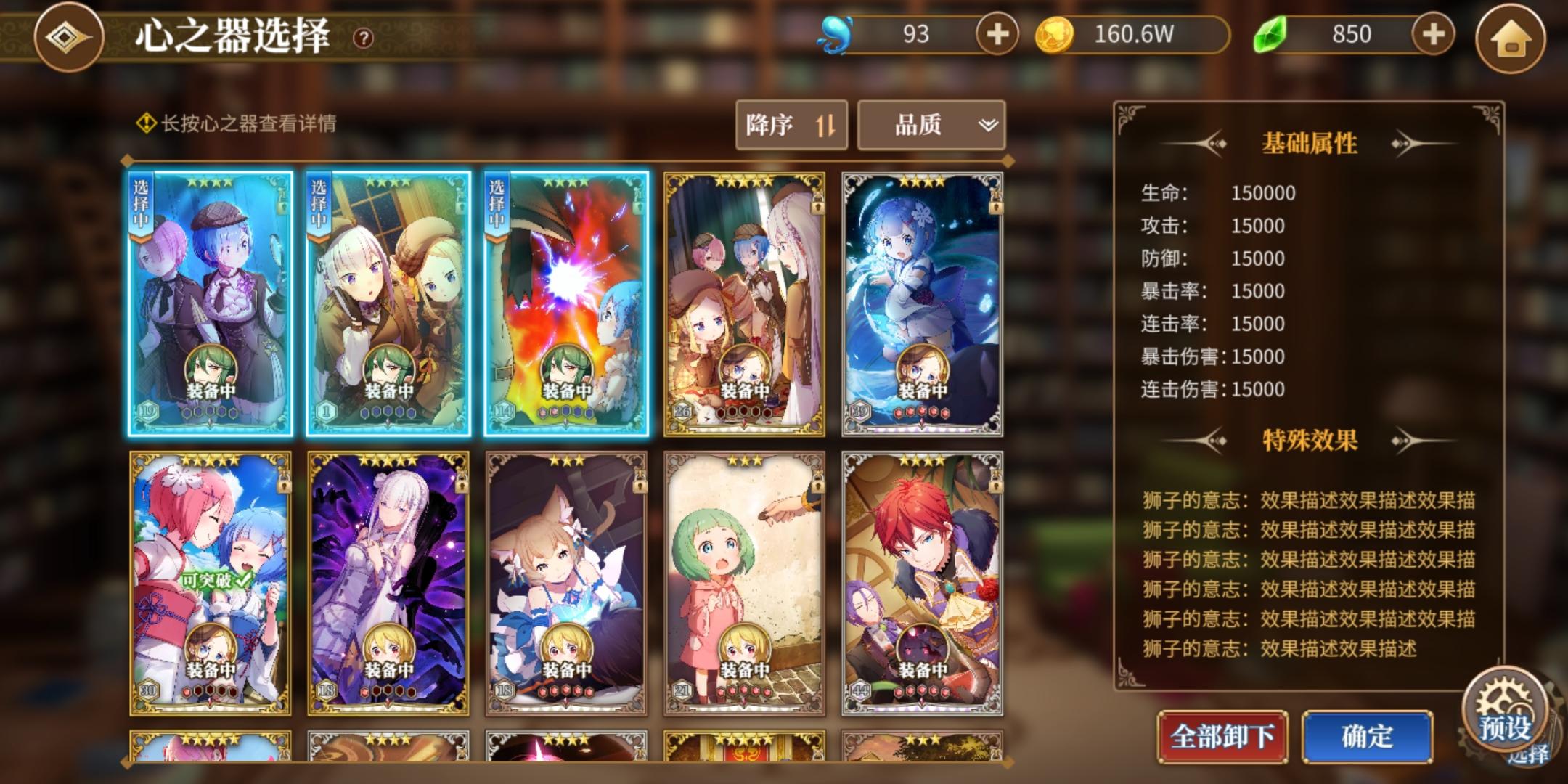Open the 品质 quality filter dropdown
1568x784 pixels.
pos(929,125)
